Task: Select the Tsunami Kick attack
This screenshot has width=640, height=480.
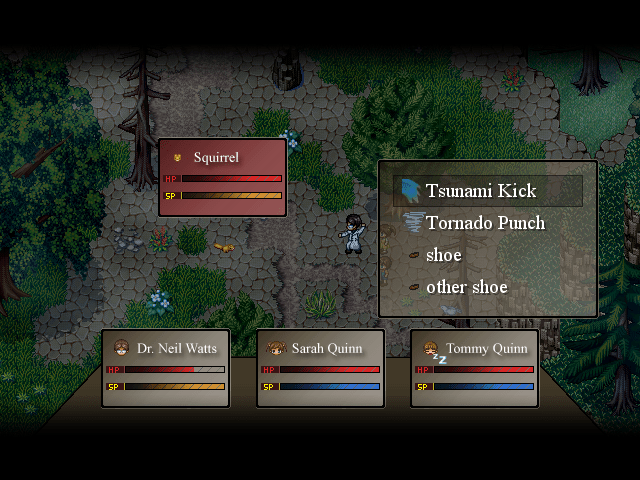Action: [x=481, y=191]
